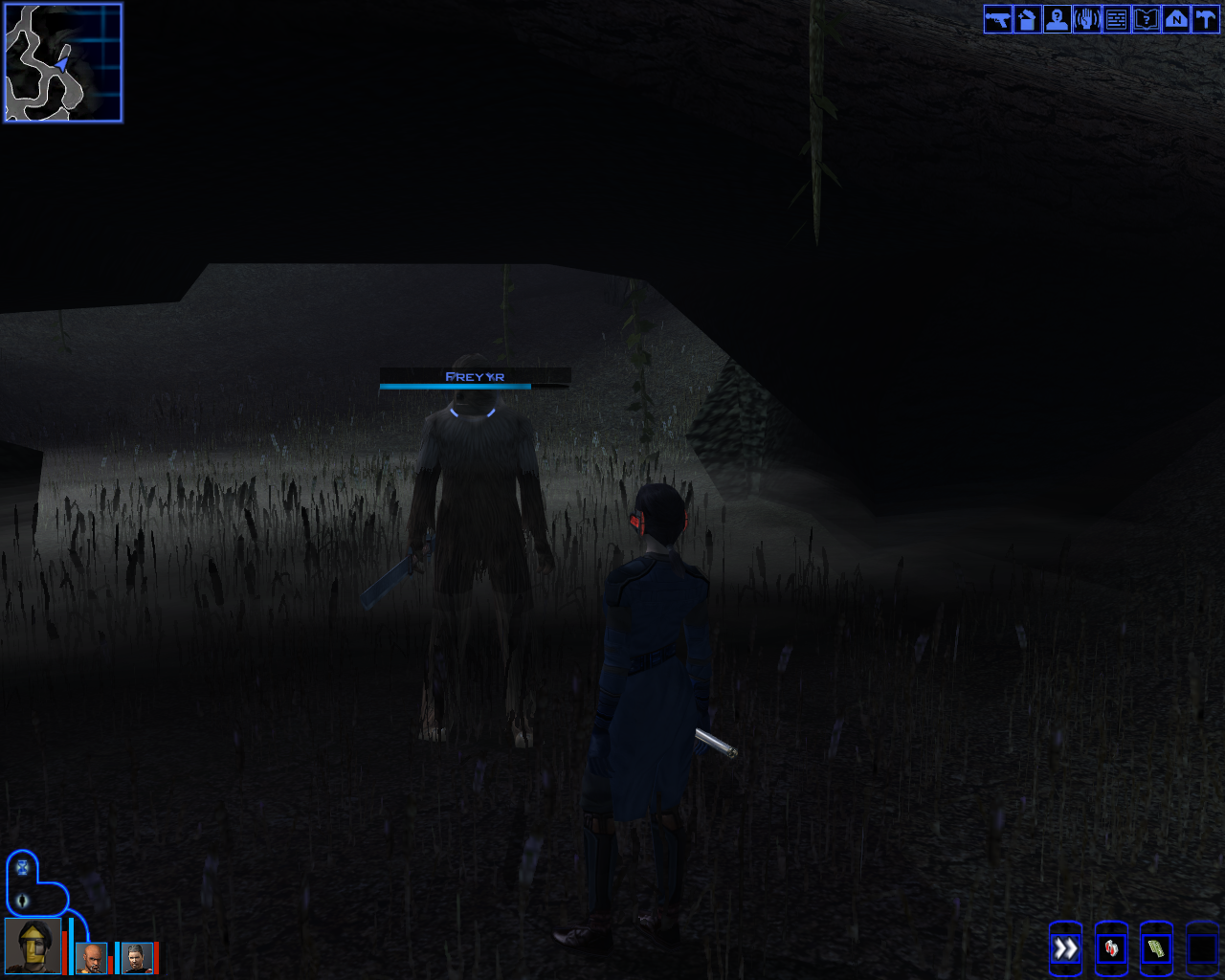View the Character Record screen

1058,19
